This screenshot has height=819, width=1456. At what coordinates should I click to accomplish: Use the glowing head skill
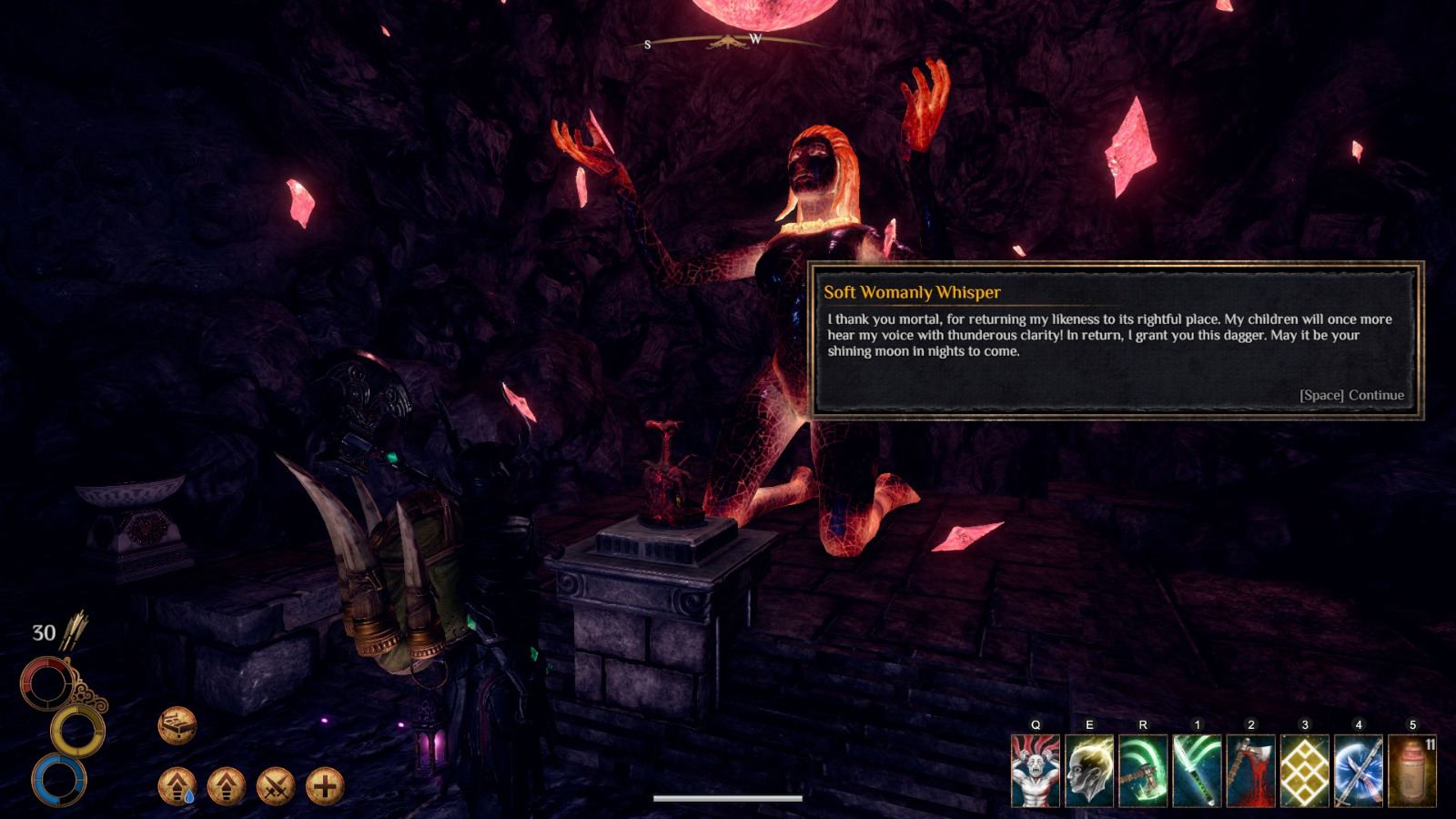tap(1089, 771)
